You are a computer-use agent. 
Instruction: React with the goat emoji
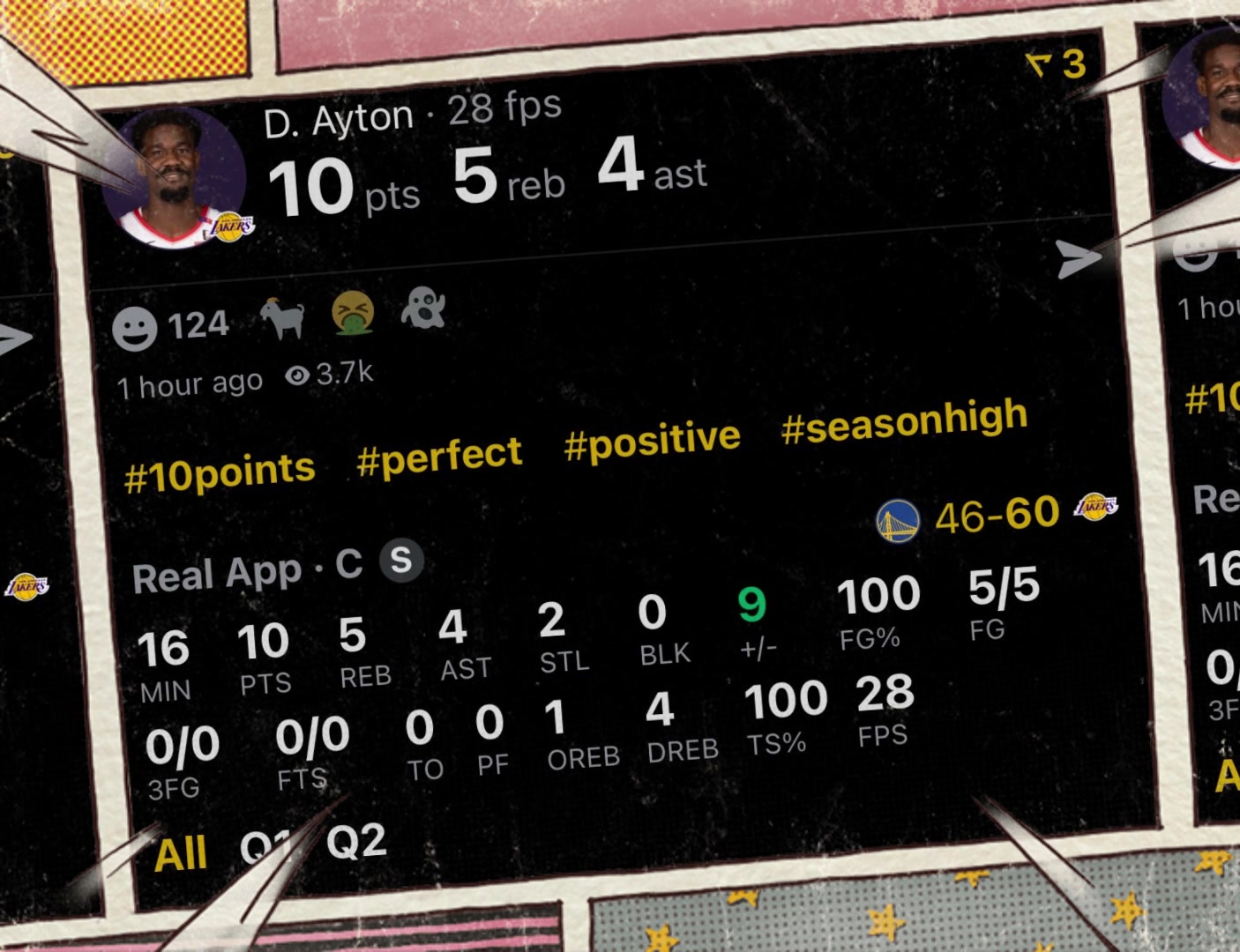coord(283,317)
